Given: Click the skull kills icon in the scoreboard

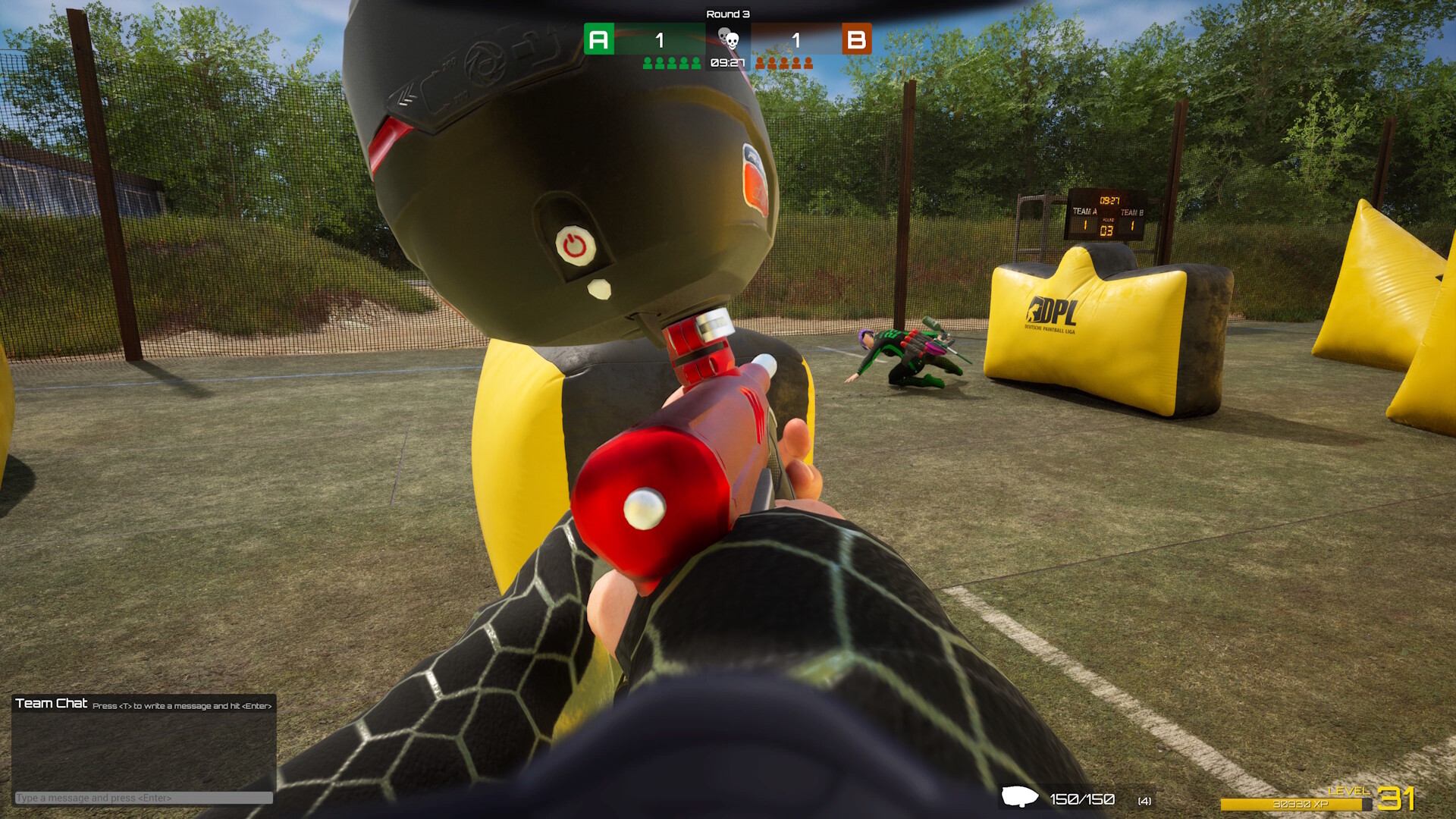Looking at the screenshot, I should coord(730,39).
